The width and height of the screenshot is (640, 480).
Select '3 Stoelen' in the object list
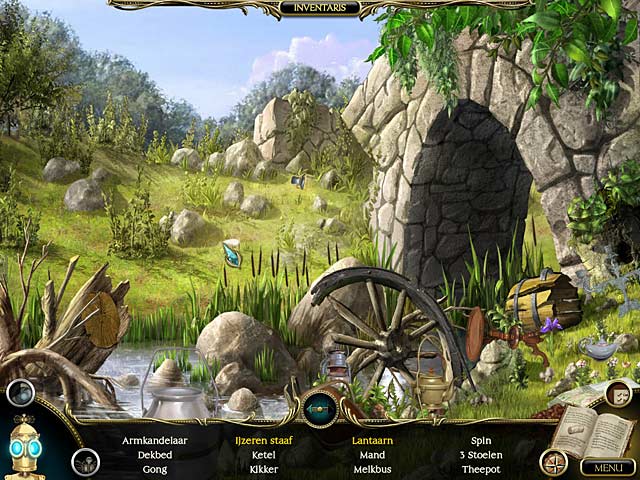[x=480, y=454]
